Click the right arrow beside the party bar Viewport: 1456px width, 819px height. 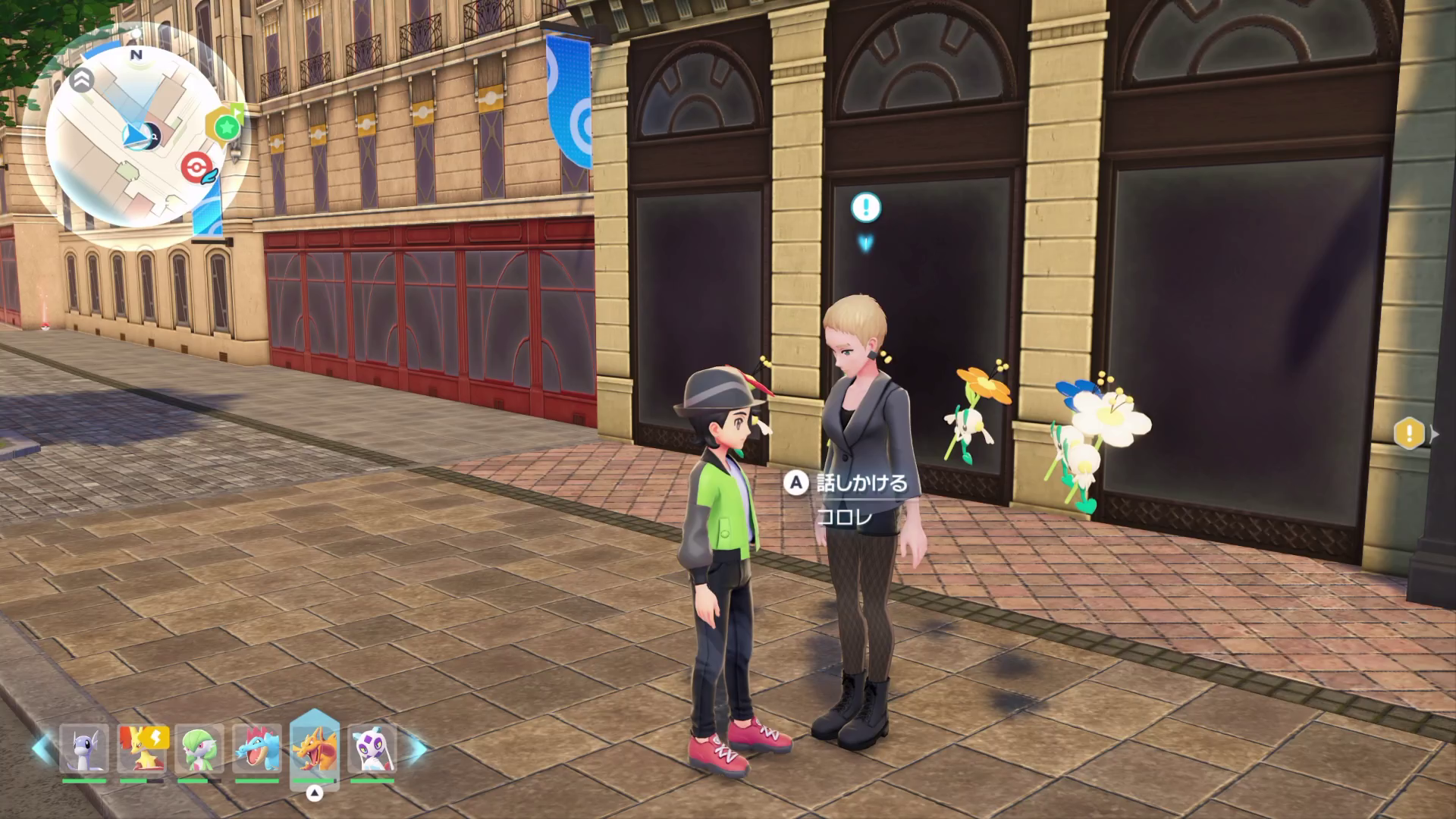pos(418,748)
